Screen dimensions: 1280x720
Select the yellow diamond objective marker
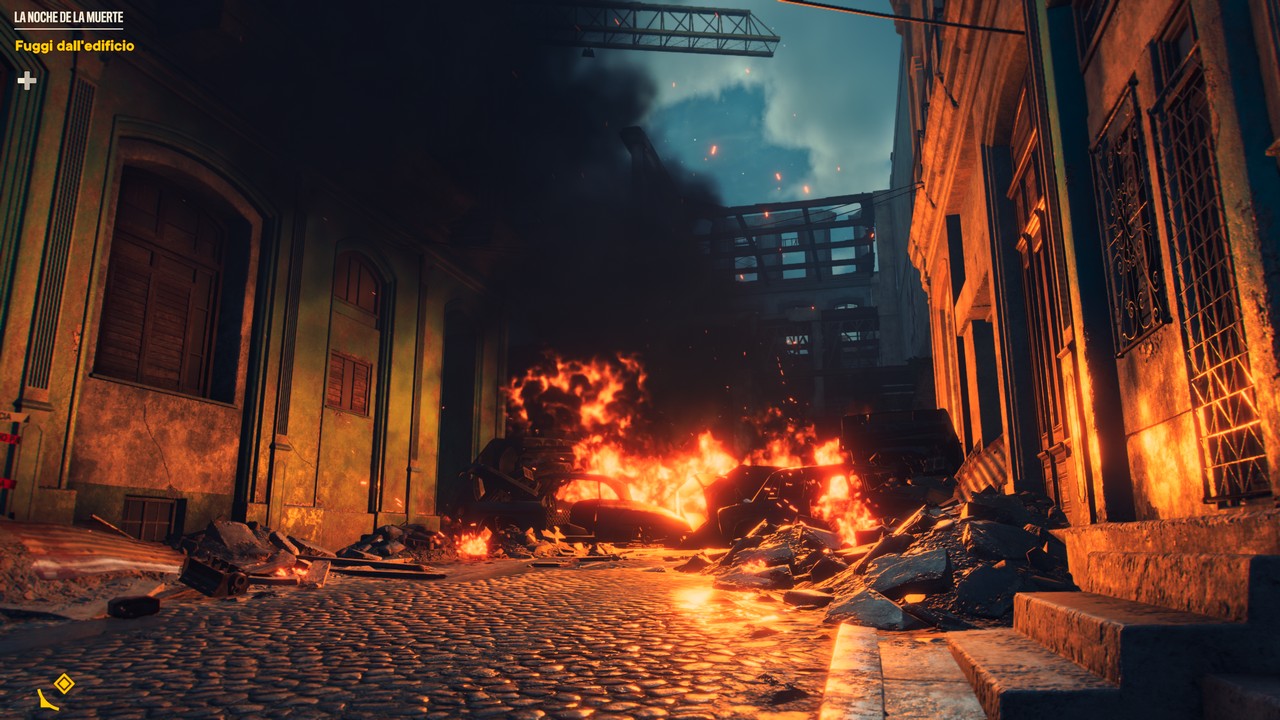[64, 683]
